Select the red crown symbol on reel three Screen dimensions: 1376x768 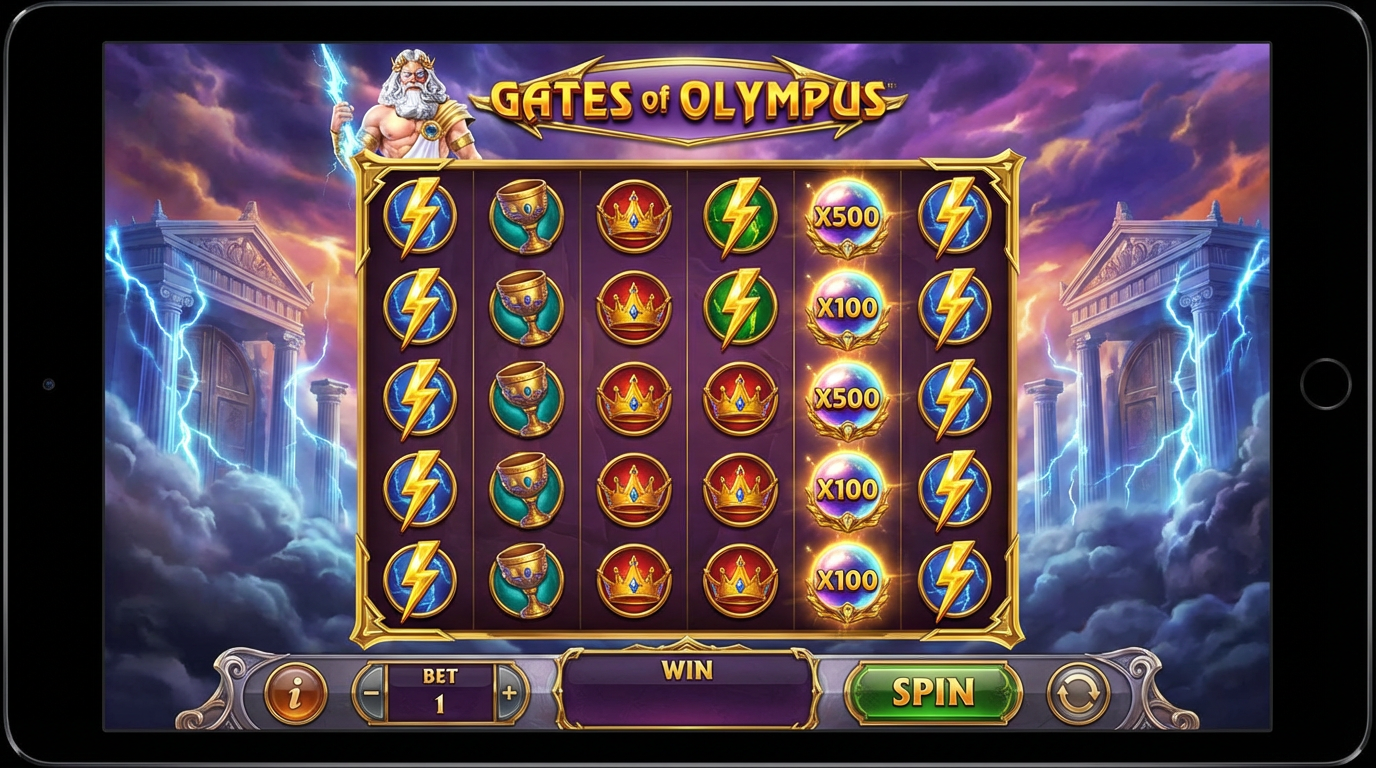[x=633, y=214]
